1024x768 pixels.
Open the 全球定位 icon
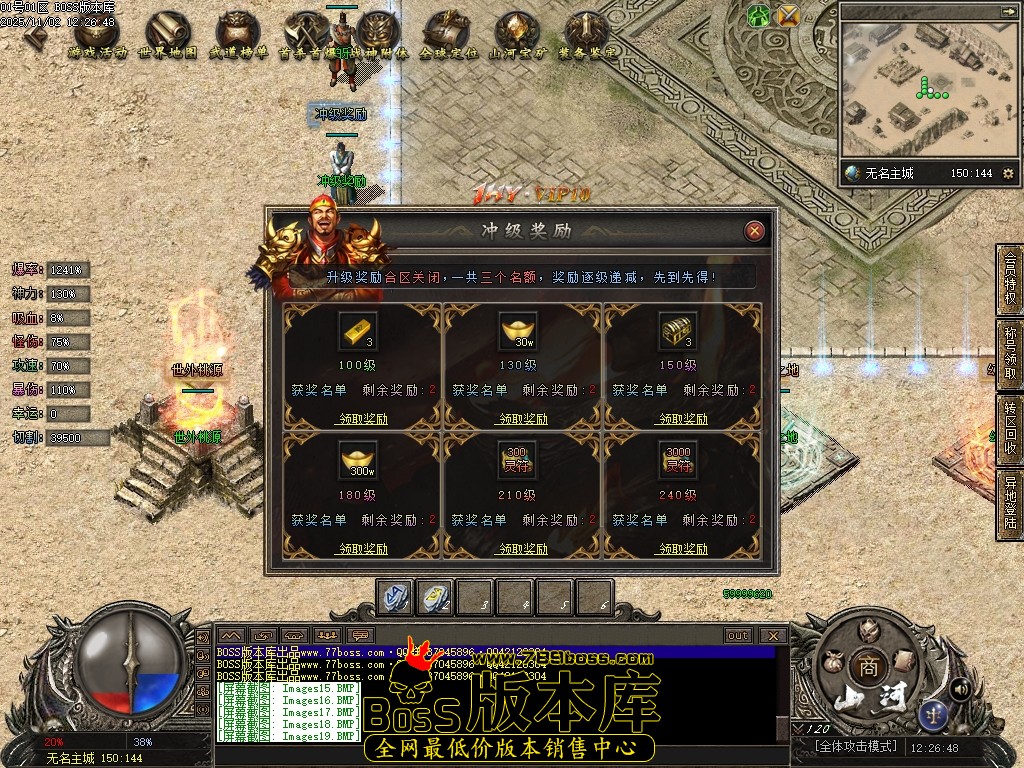click(447, 35)
